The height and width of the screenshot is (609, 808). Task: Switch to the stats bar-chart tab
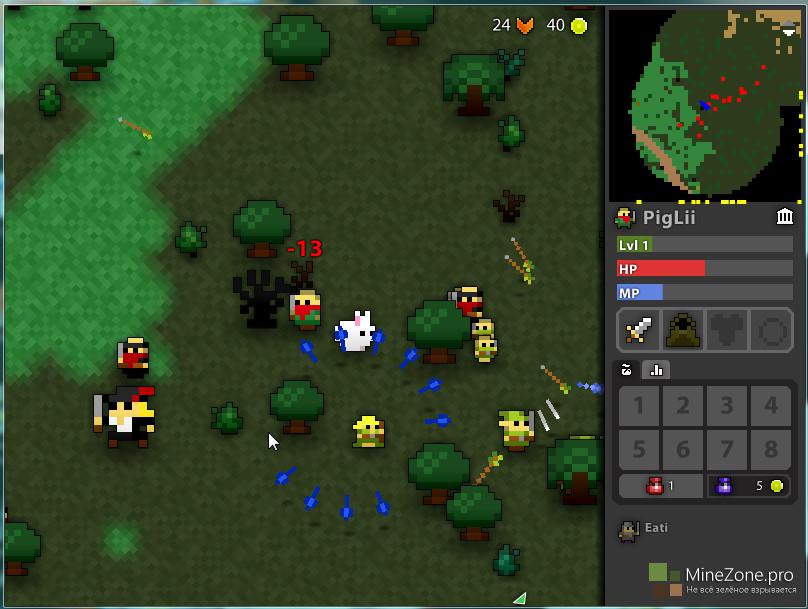tap(657, 369)
